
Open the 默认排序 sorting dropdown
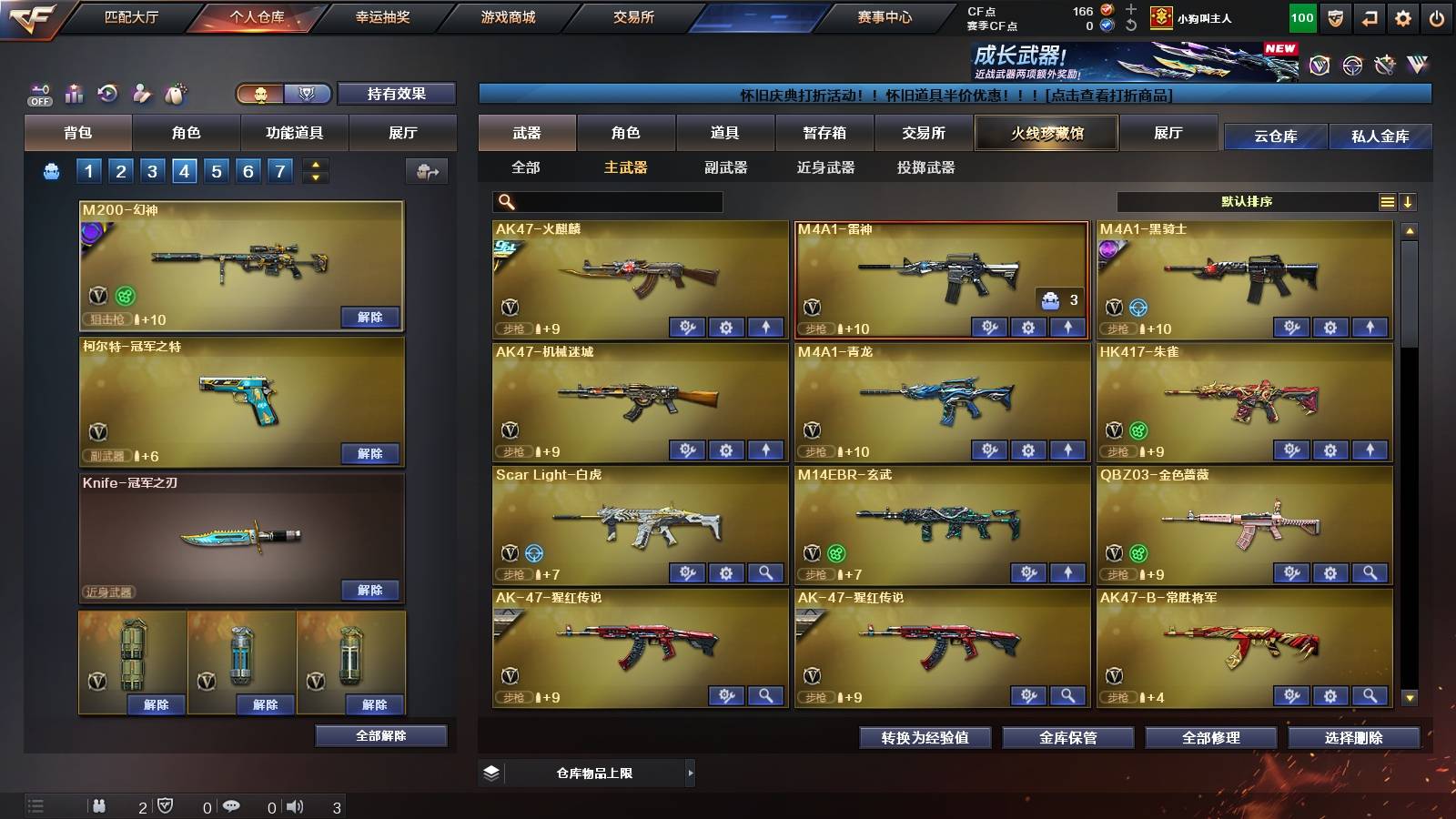coord(1247,201)
